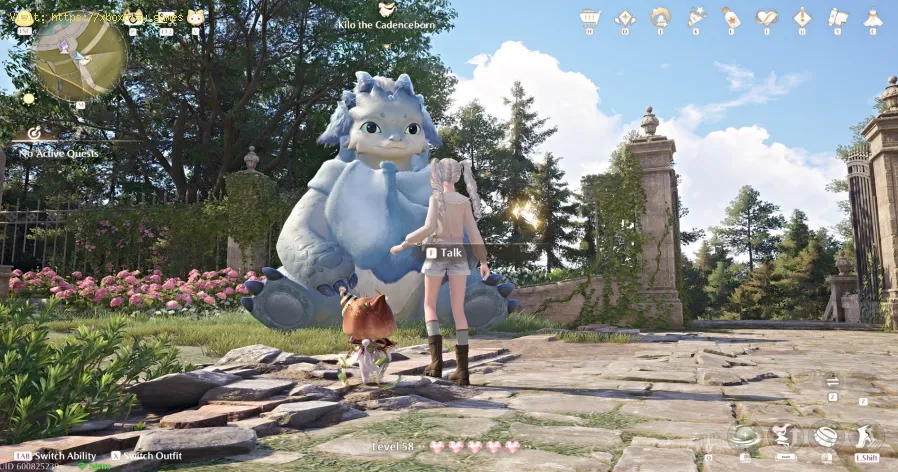Select the Talk interaction prompt
Viewport: 898px width, 472px height.
pyautogui.click(x=445, y=253)
